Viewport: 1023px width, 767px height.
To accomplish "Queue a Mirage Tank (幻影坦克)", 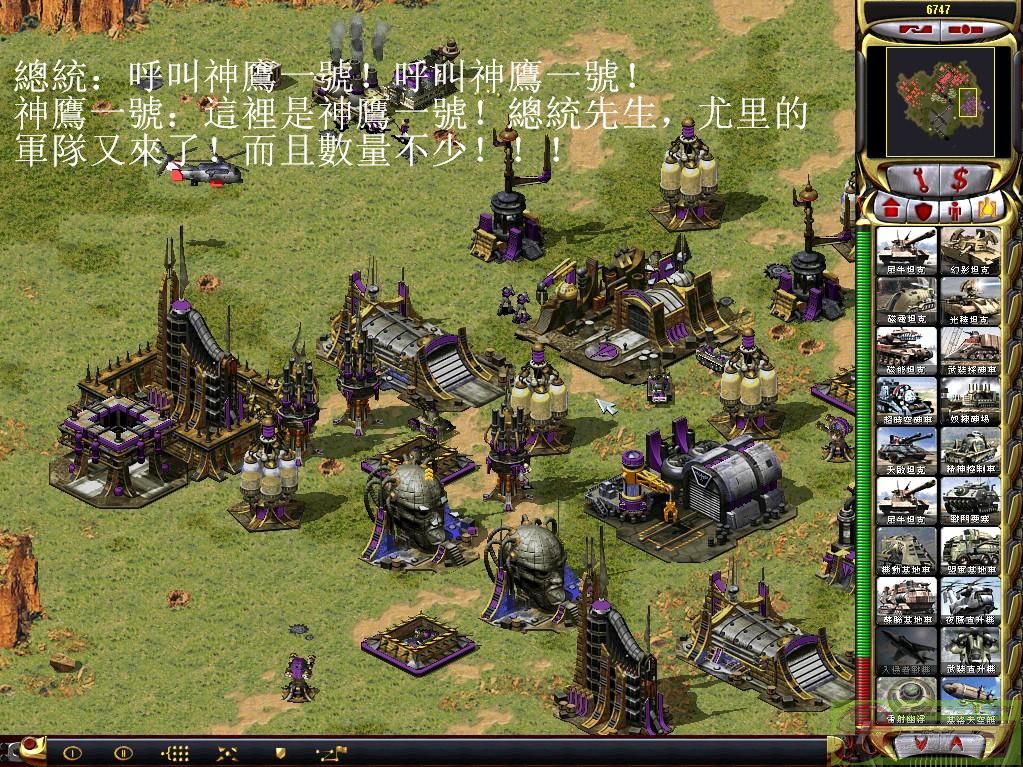I will click(969, 251).
